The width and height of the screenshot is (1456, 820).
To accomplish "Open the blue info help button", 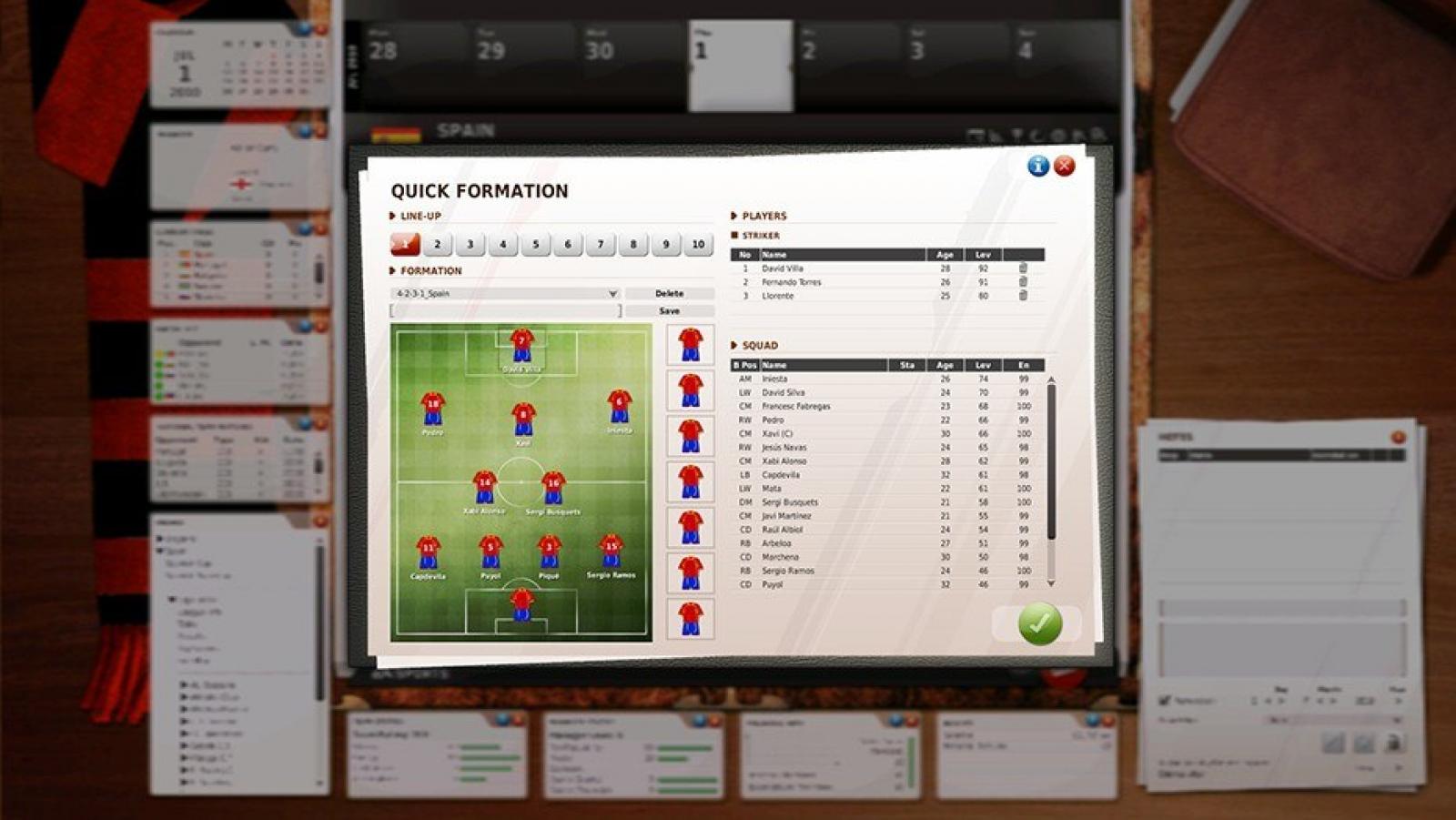I will 1038,166.
